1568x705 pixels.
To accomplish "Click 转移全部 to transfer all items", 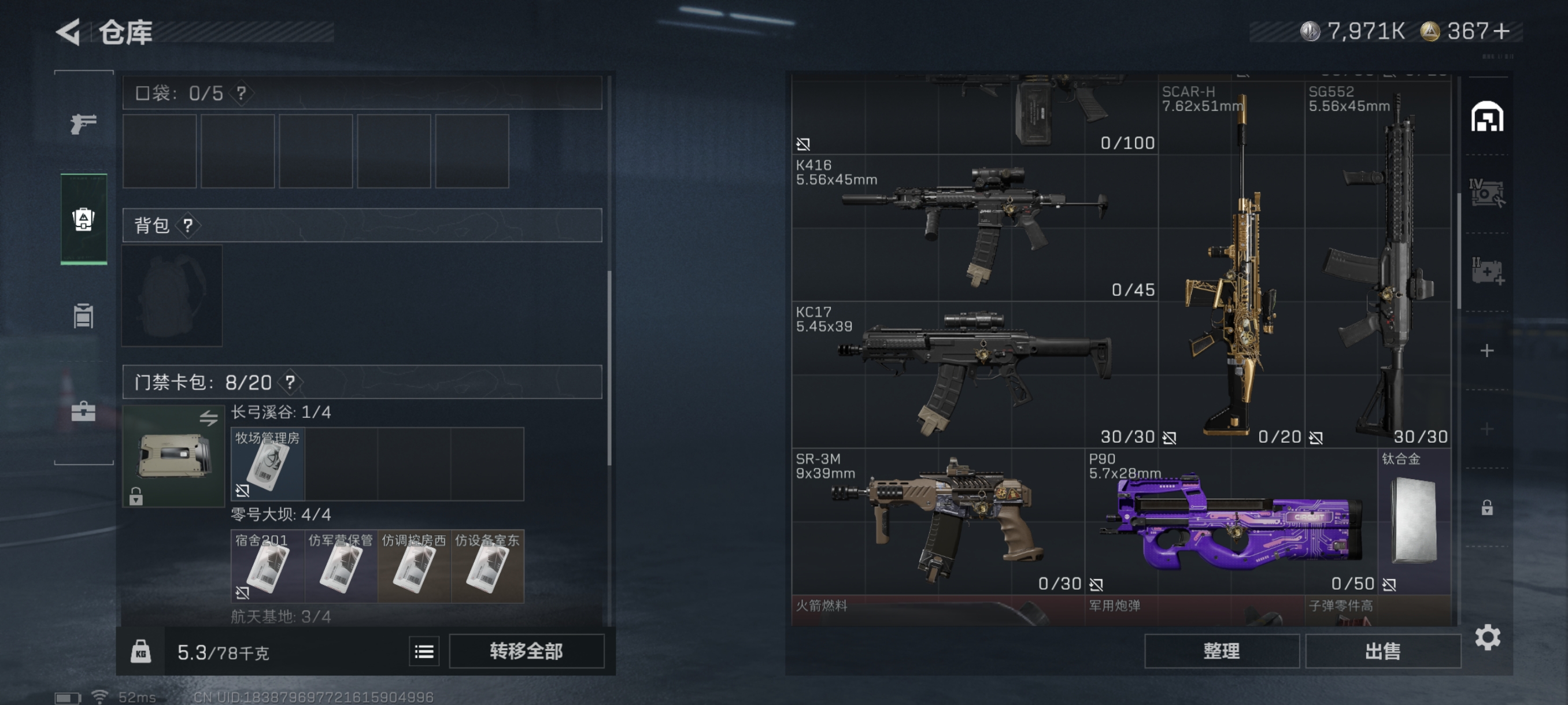I will pyautogui.click(x=526, y=651).
